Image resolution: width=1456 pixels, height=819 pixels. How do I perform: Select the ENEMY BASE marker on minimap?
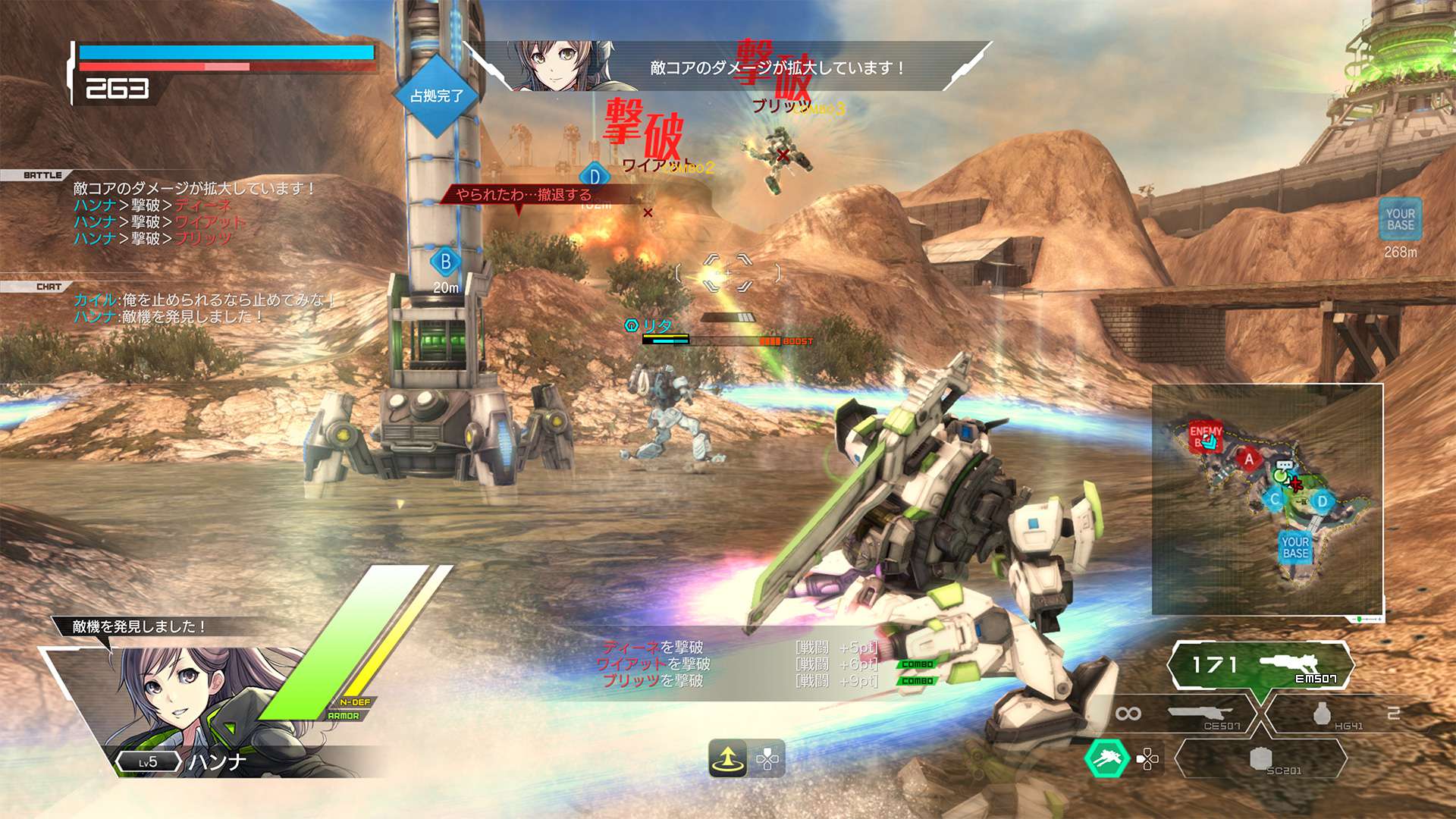[x=1205, y=436]
